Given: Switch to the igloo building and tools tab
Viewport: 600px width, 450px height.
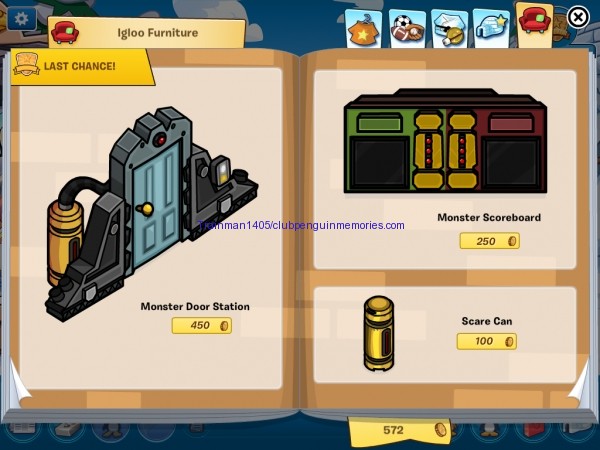Looking at the screenshot, I should (x=448, y=26).
